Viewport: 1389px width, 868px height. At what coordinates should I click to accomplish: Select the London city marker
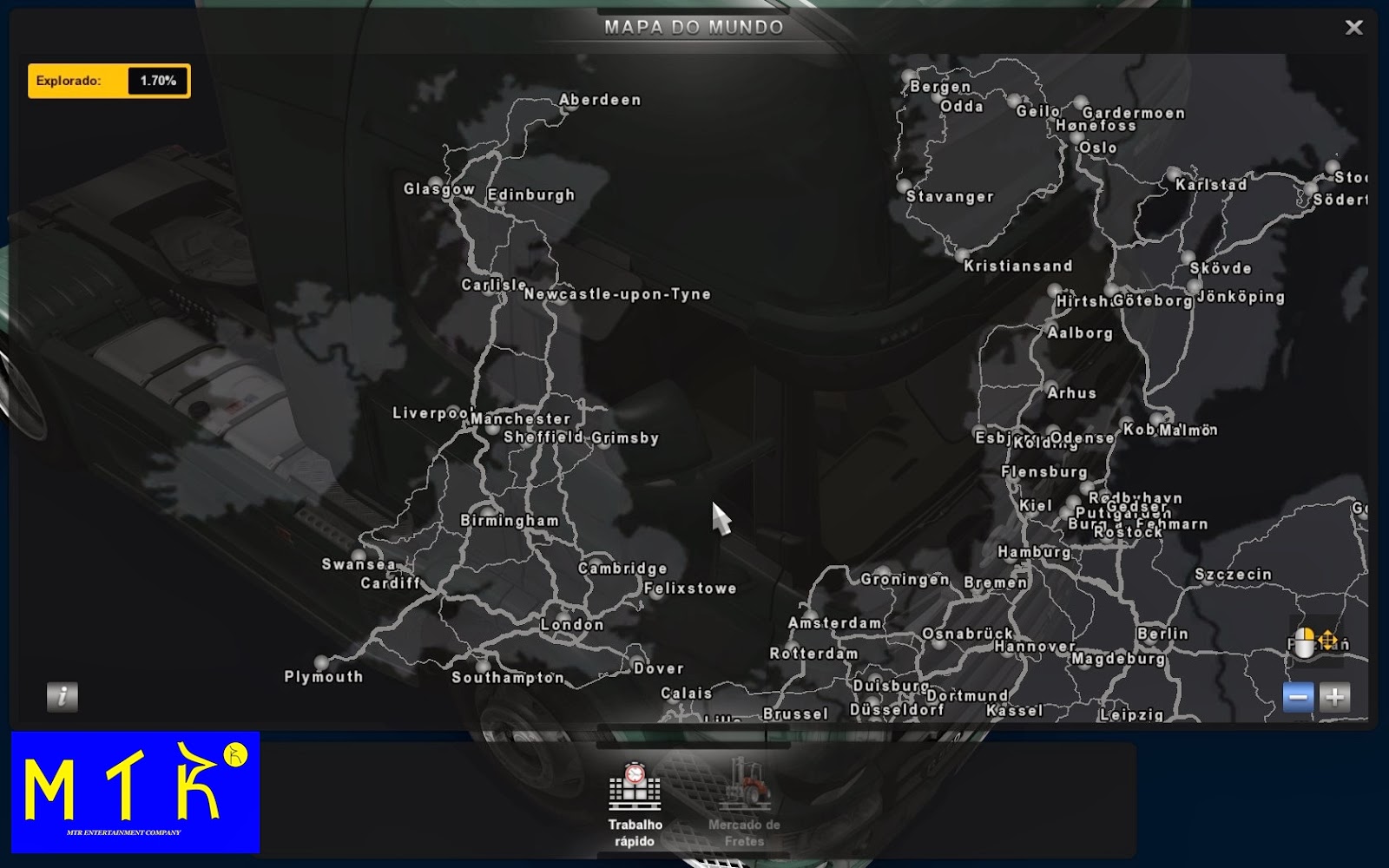coord(563,616)
